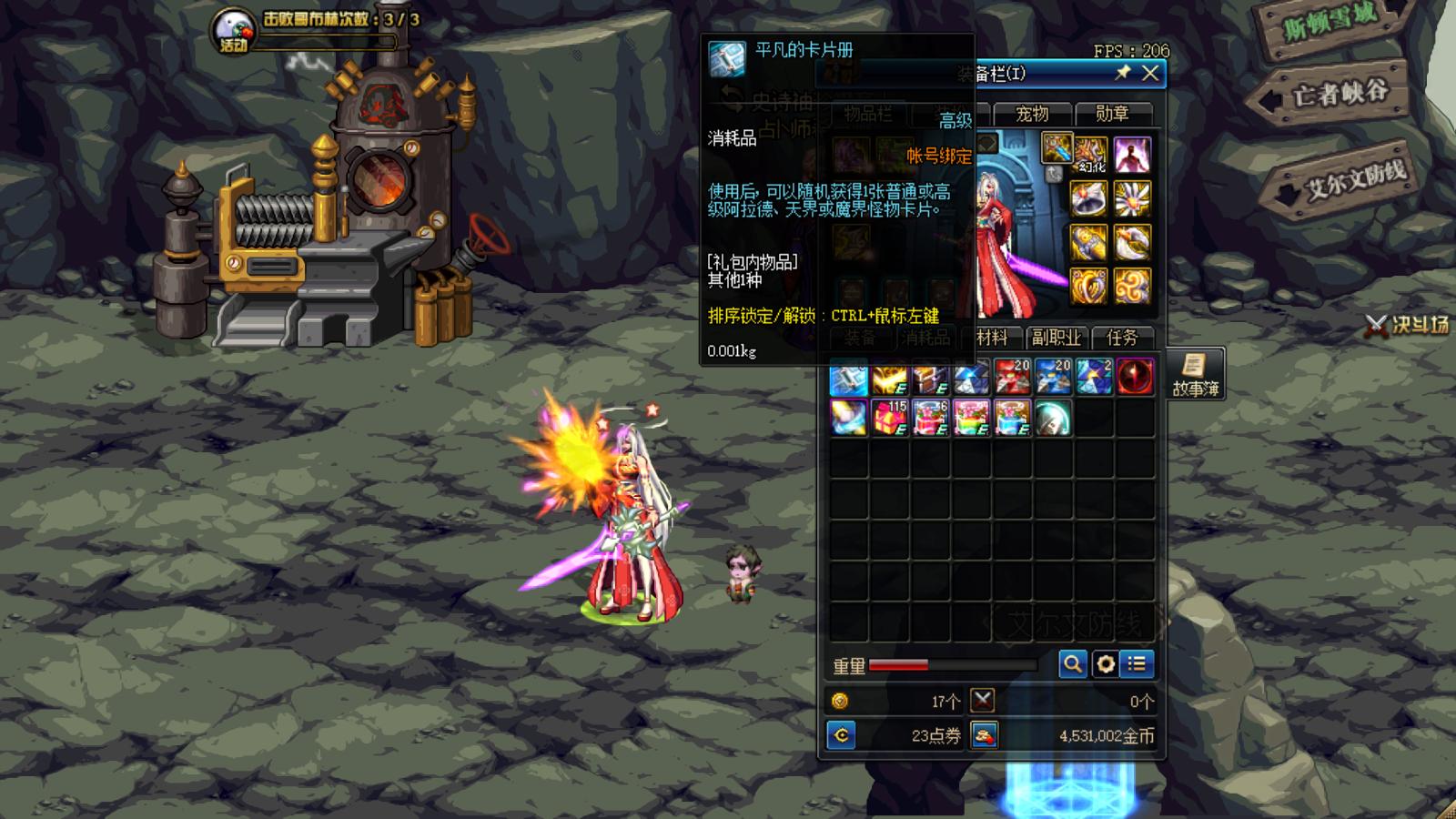Select the equipped weapon slot beside 幻化

click(1057, 147)
